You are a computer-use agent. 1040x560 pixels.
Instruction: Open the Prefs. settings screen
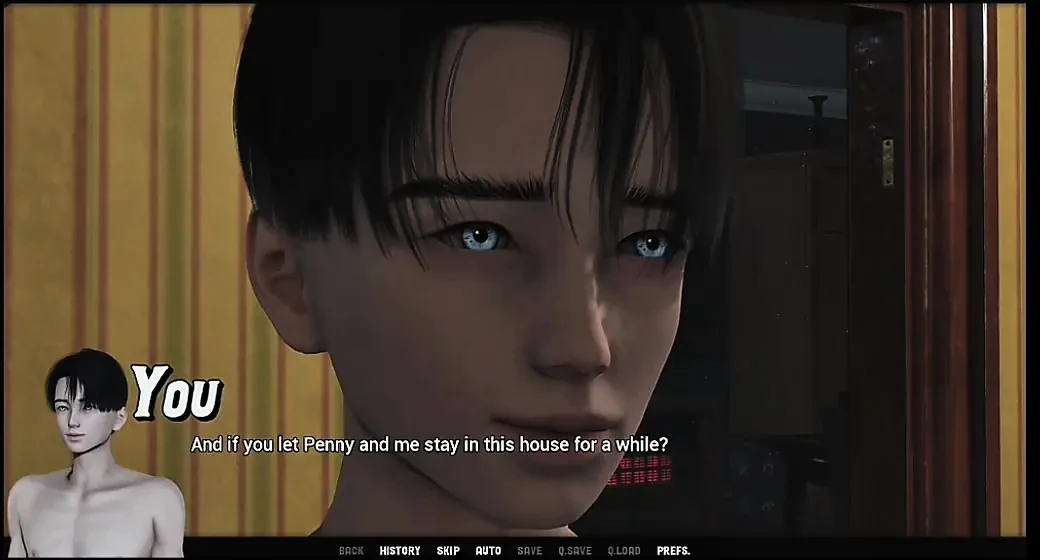[x=673, y=550]
